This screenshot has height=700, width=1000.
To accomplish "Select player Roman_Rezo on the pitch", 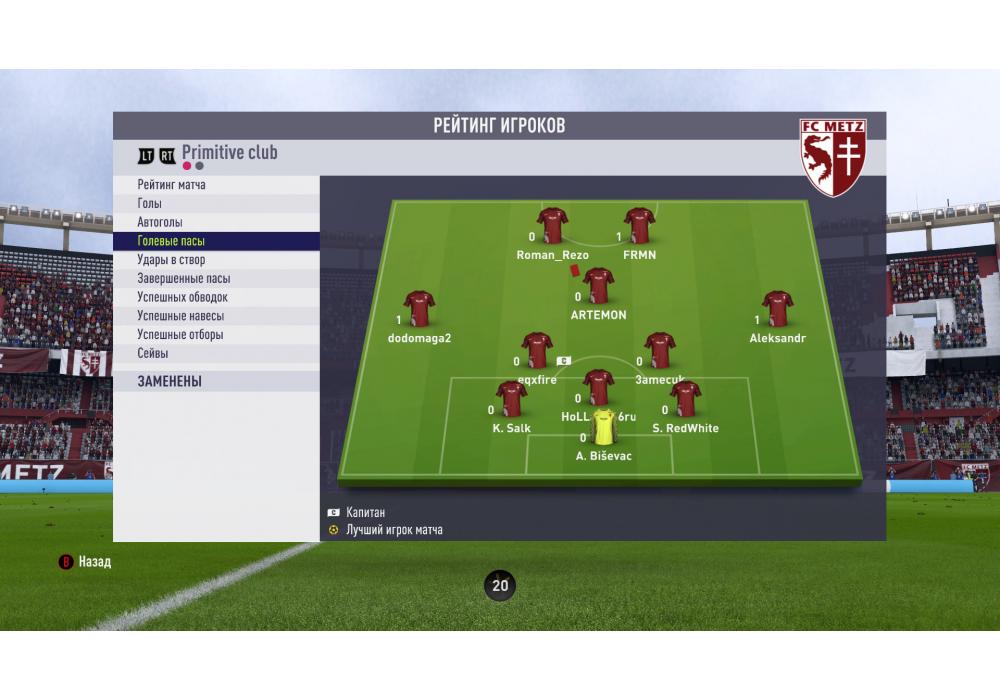I will [552, 228].
